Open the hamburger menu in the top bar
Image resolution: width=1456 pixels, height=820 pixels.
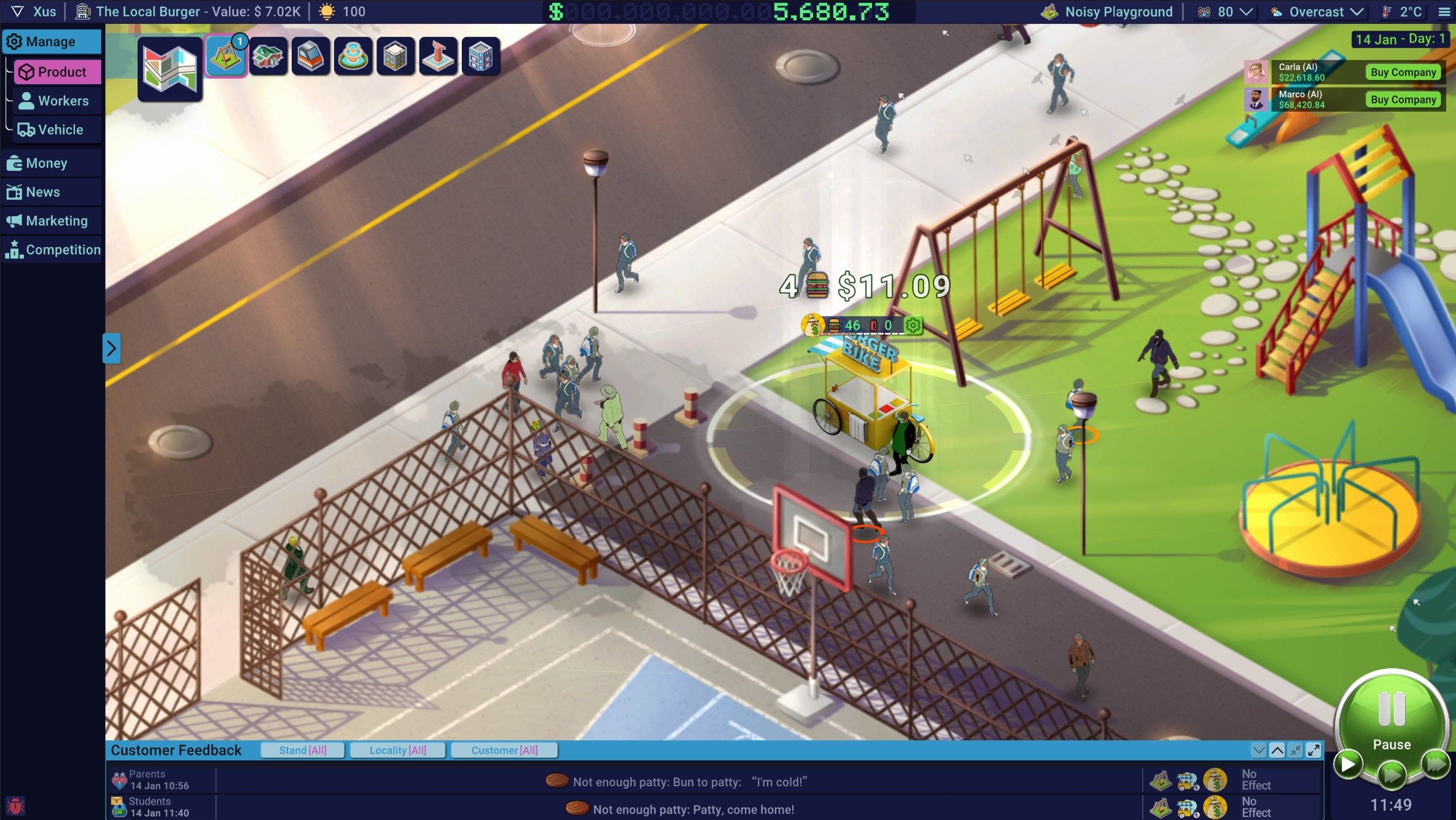pos(1444,12)
